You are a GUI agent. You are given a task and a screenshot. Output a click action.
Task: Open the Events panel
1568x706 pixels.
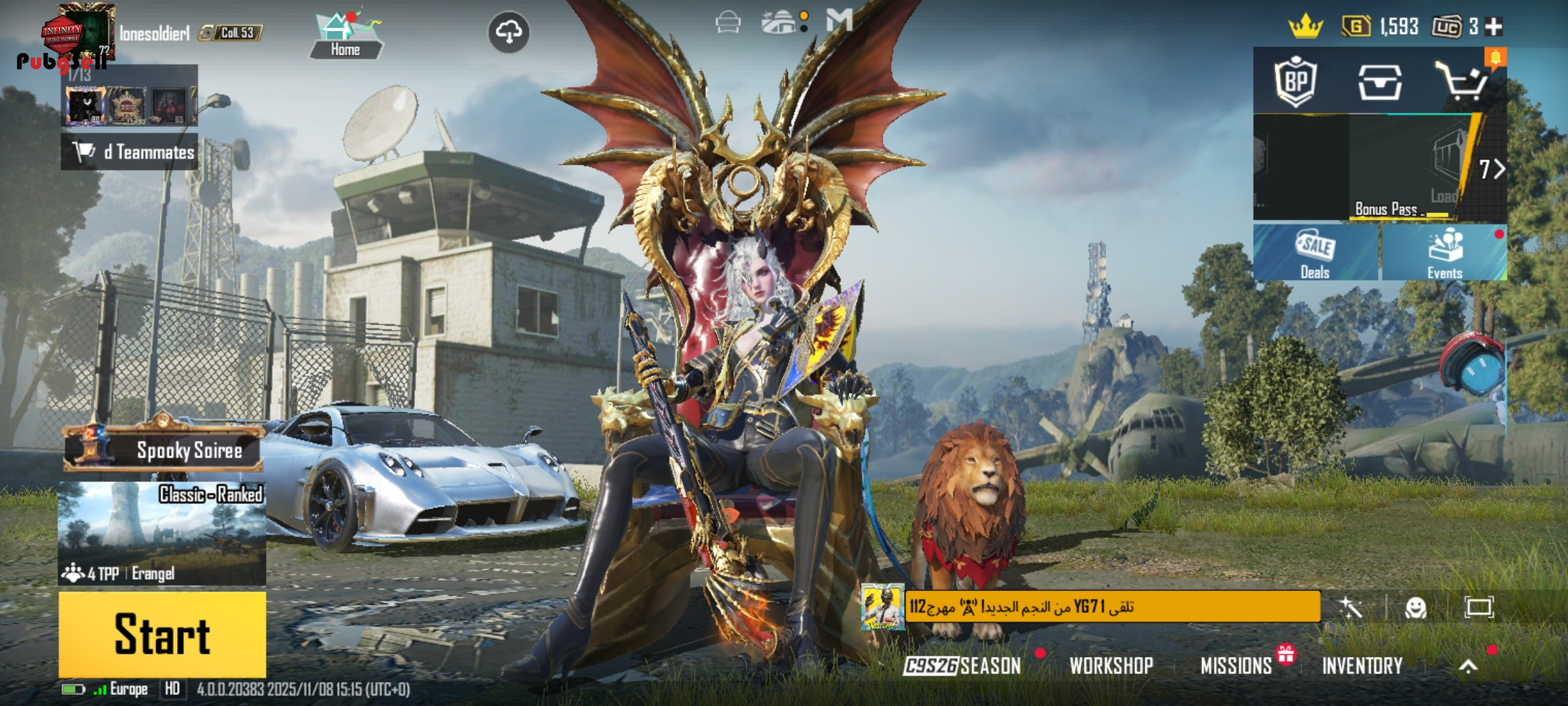tap(1445, 253)
